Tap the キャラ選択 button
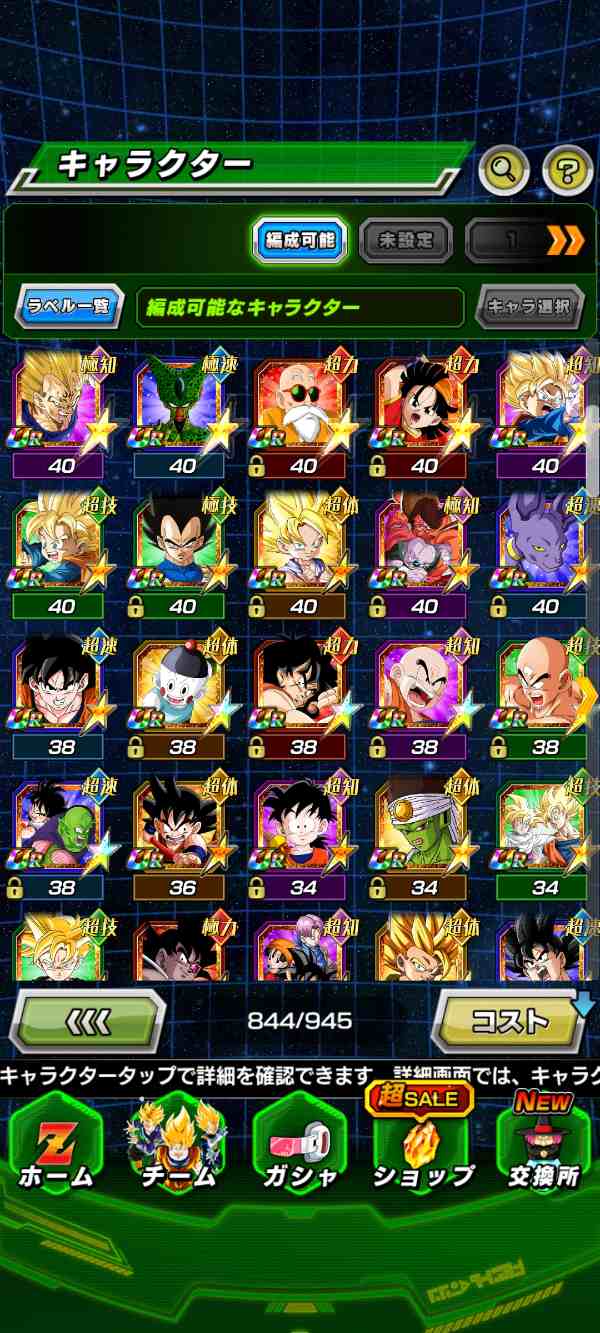 [529, 306]
